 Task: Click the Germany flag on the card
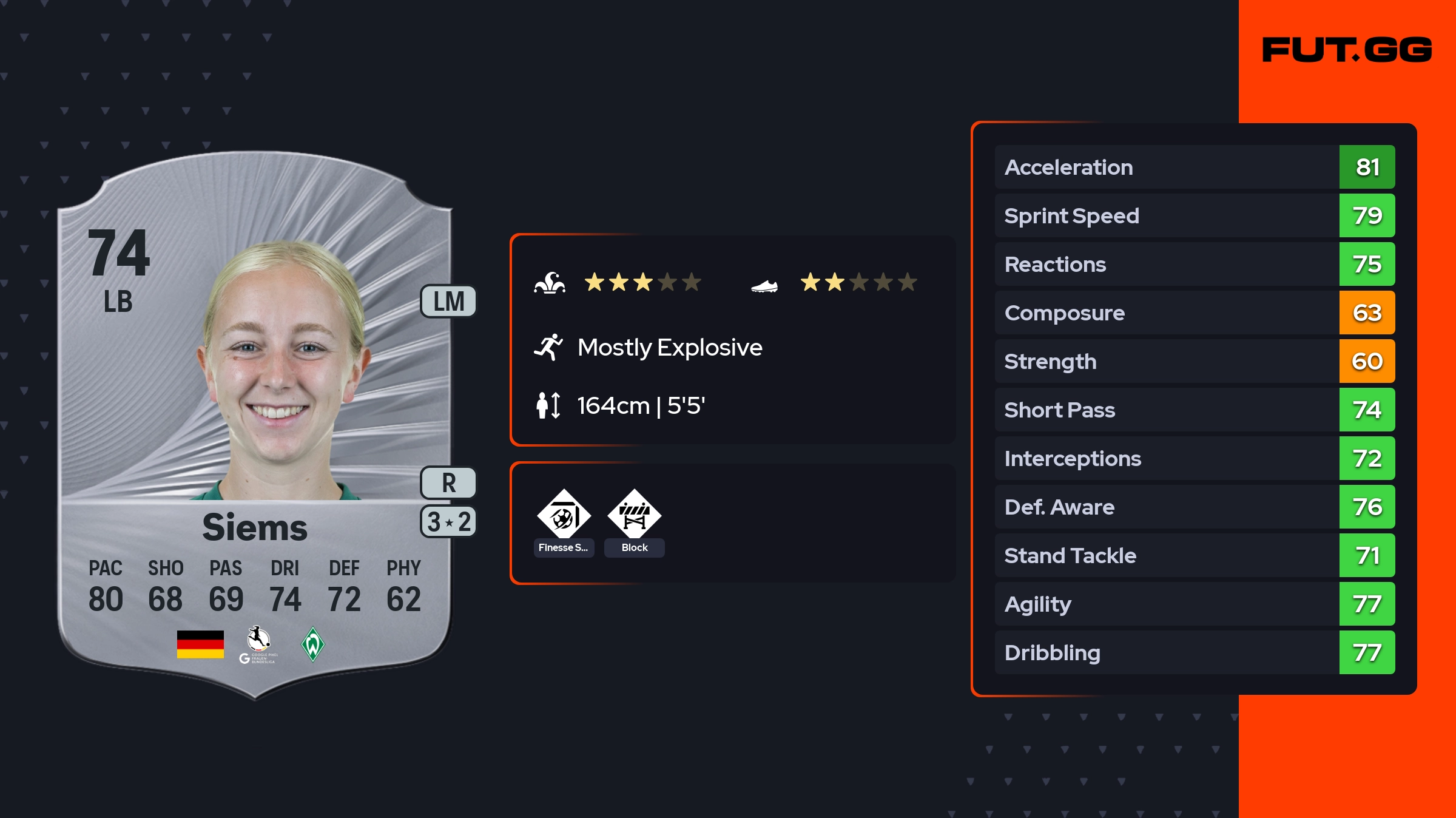coord(200,644)
